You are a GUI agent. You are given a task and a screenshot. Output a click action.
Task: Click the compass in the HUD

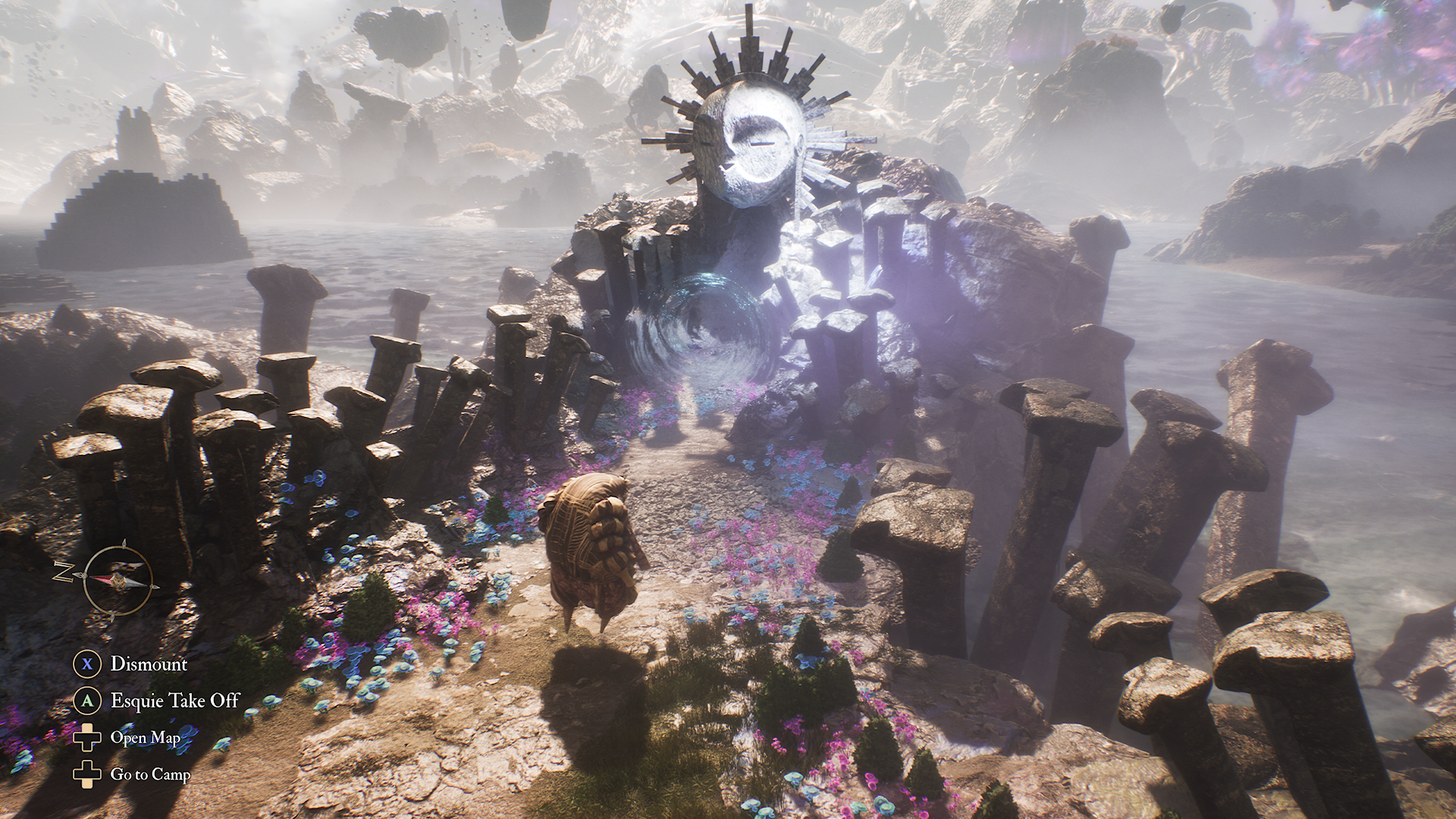117,580
